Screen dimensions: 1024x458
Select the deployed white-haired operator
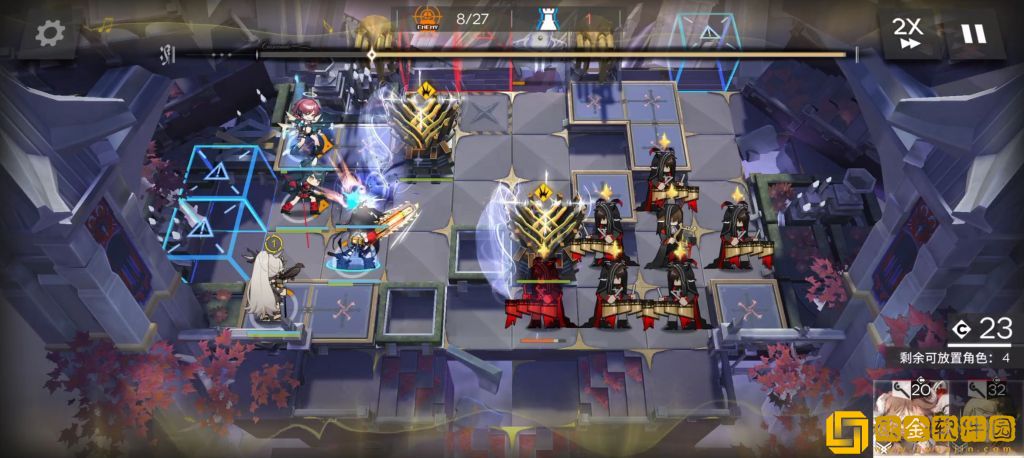point(266,287)
